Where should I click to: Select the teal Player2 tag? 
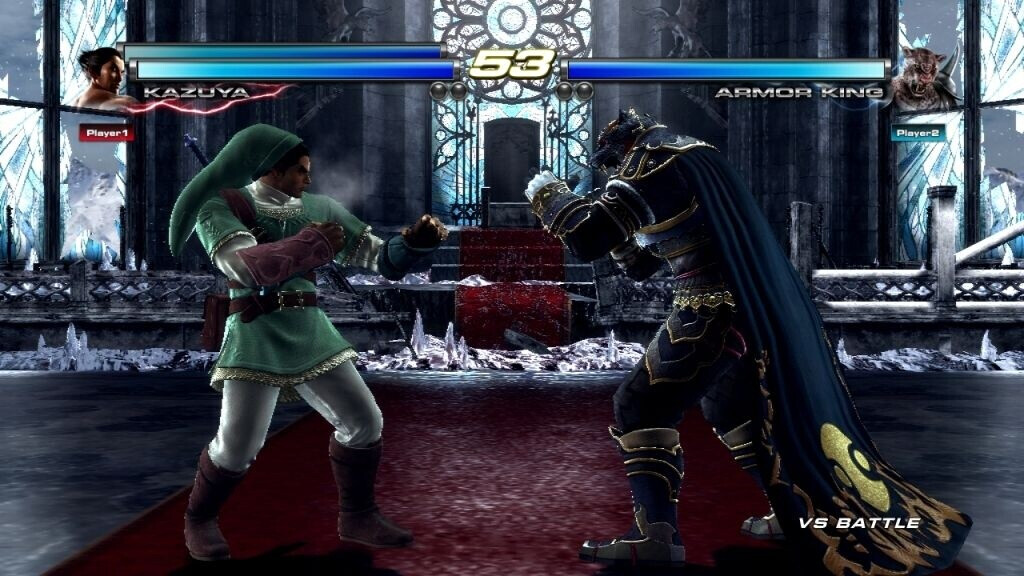pyautogui.click(x=917, y=132)
